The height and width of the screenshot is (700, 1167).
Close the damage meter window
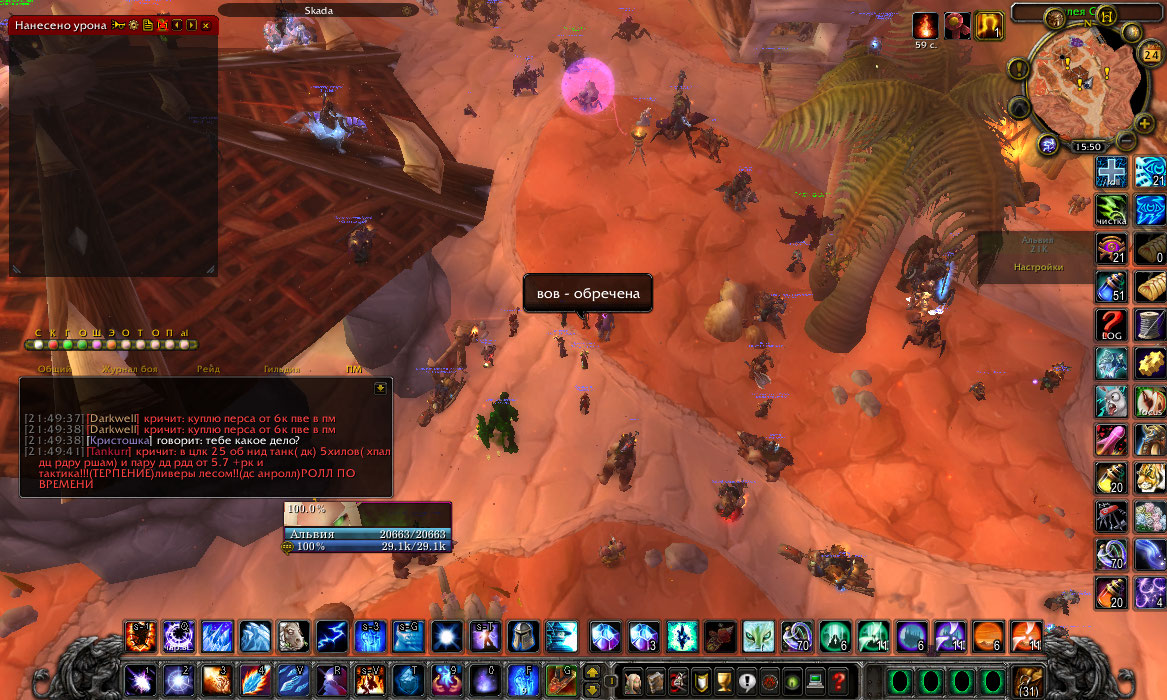(x=206, y=25)
